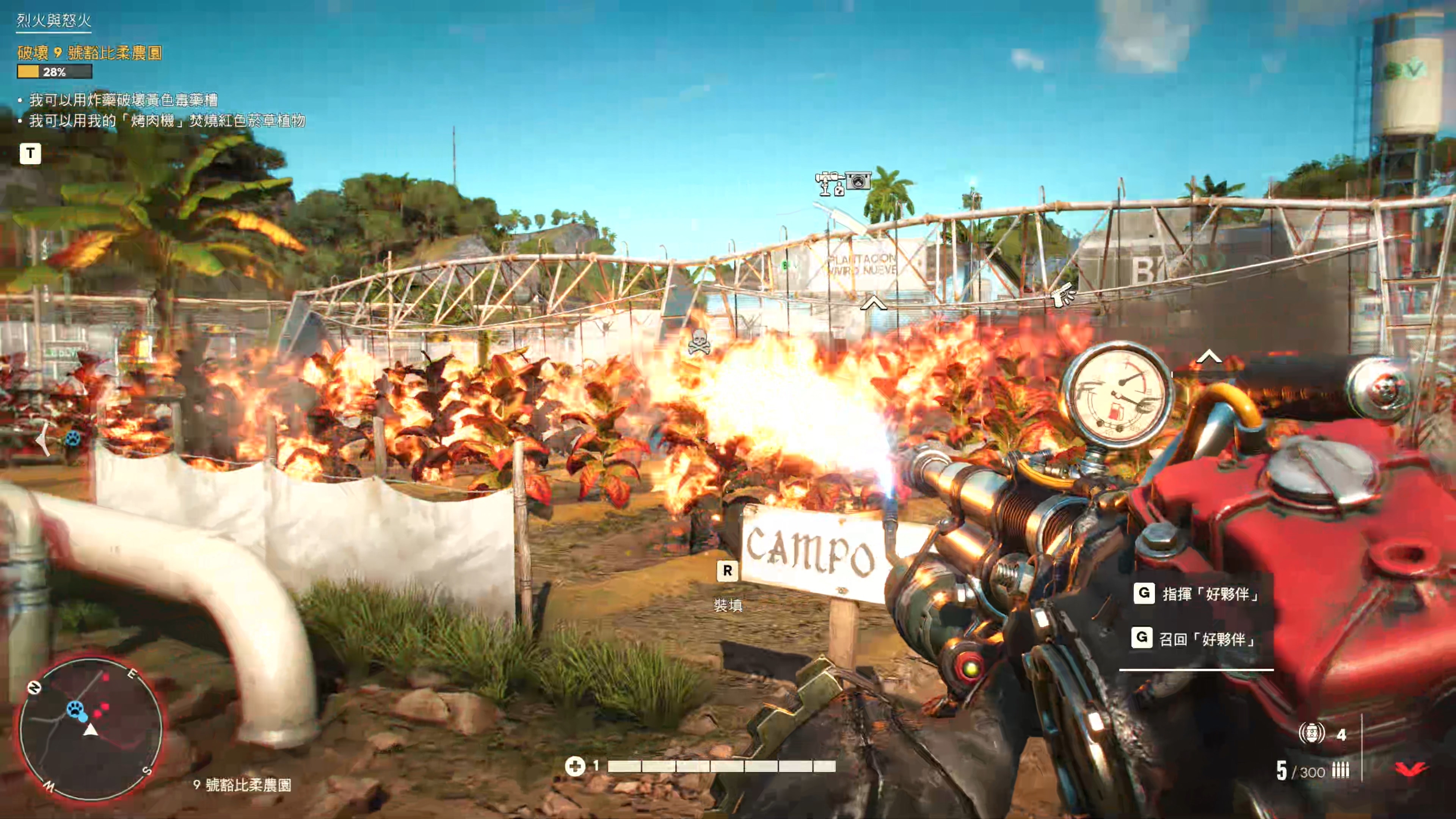The height and width of the screenshot is (819, 1456).
Task: Click the blue paw amigo marker on minimap
Action: click(x=74, y=708)
